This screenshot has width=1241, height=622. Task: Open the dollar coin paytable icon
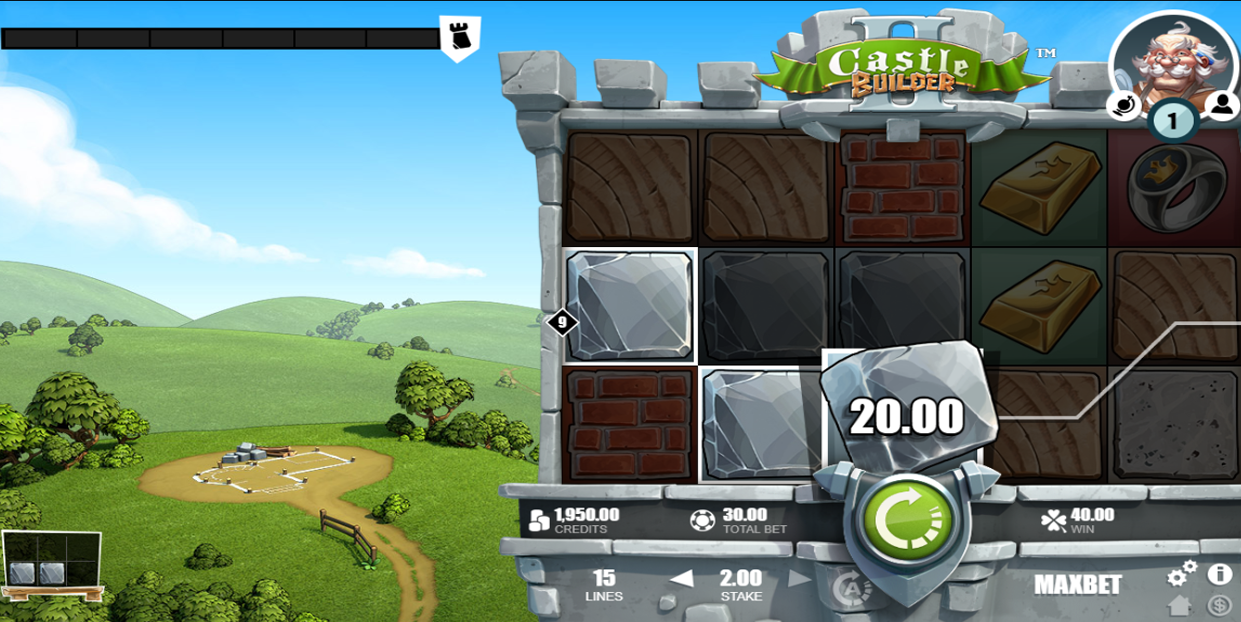pos(1219,605)
